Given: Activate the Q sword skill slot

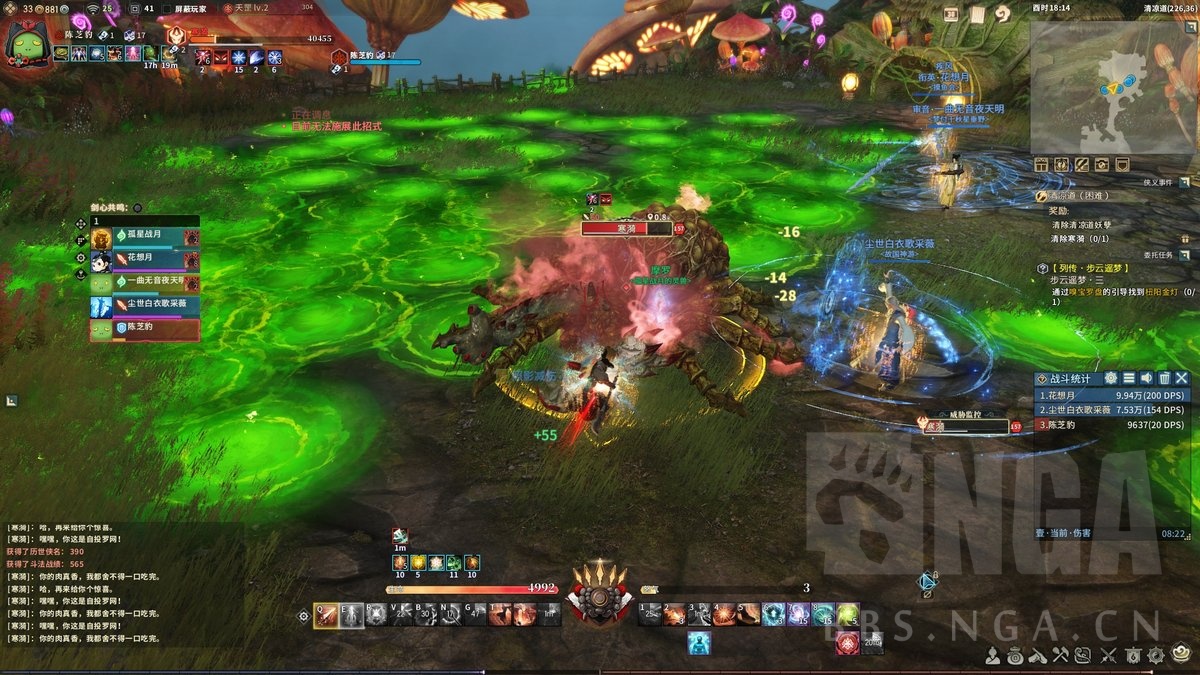Looking at the screenshot, I should click(326, 615).
